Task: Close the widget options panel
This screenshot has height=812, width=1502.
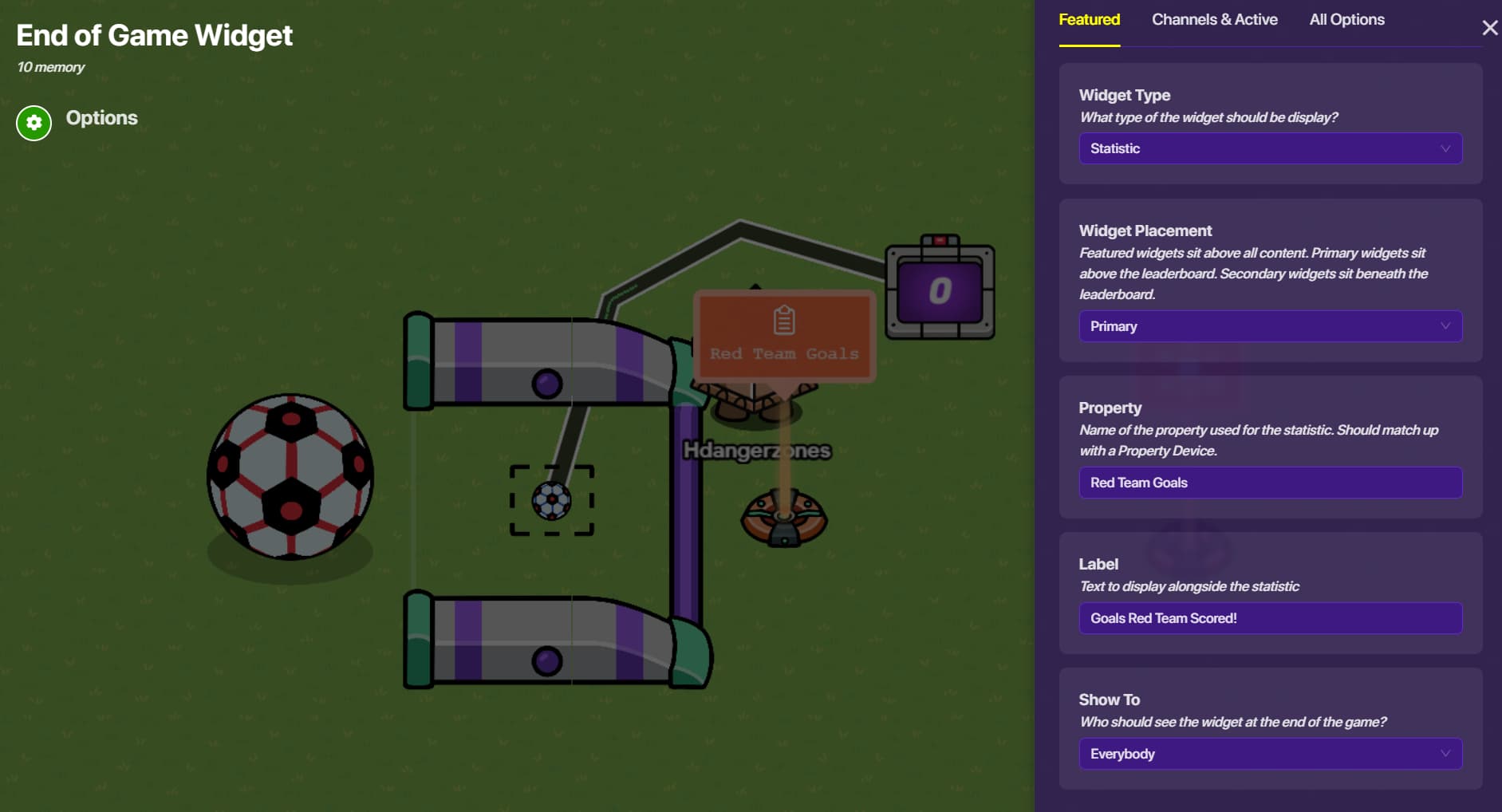Action: (x=1489, y=29)
